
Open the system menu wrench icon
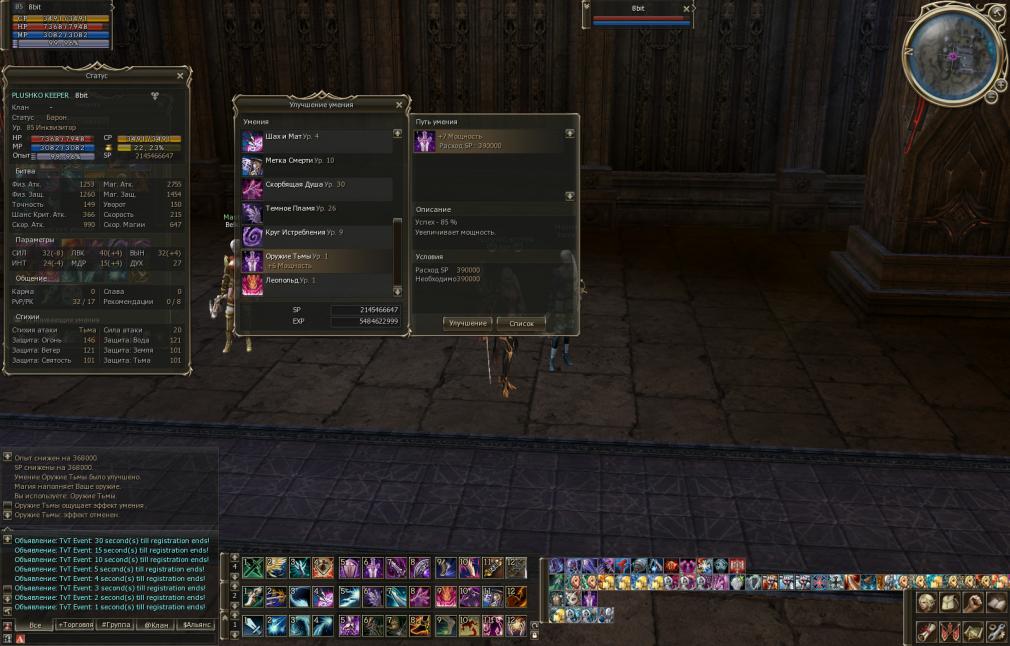coord(996,631)
